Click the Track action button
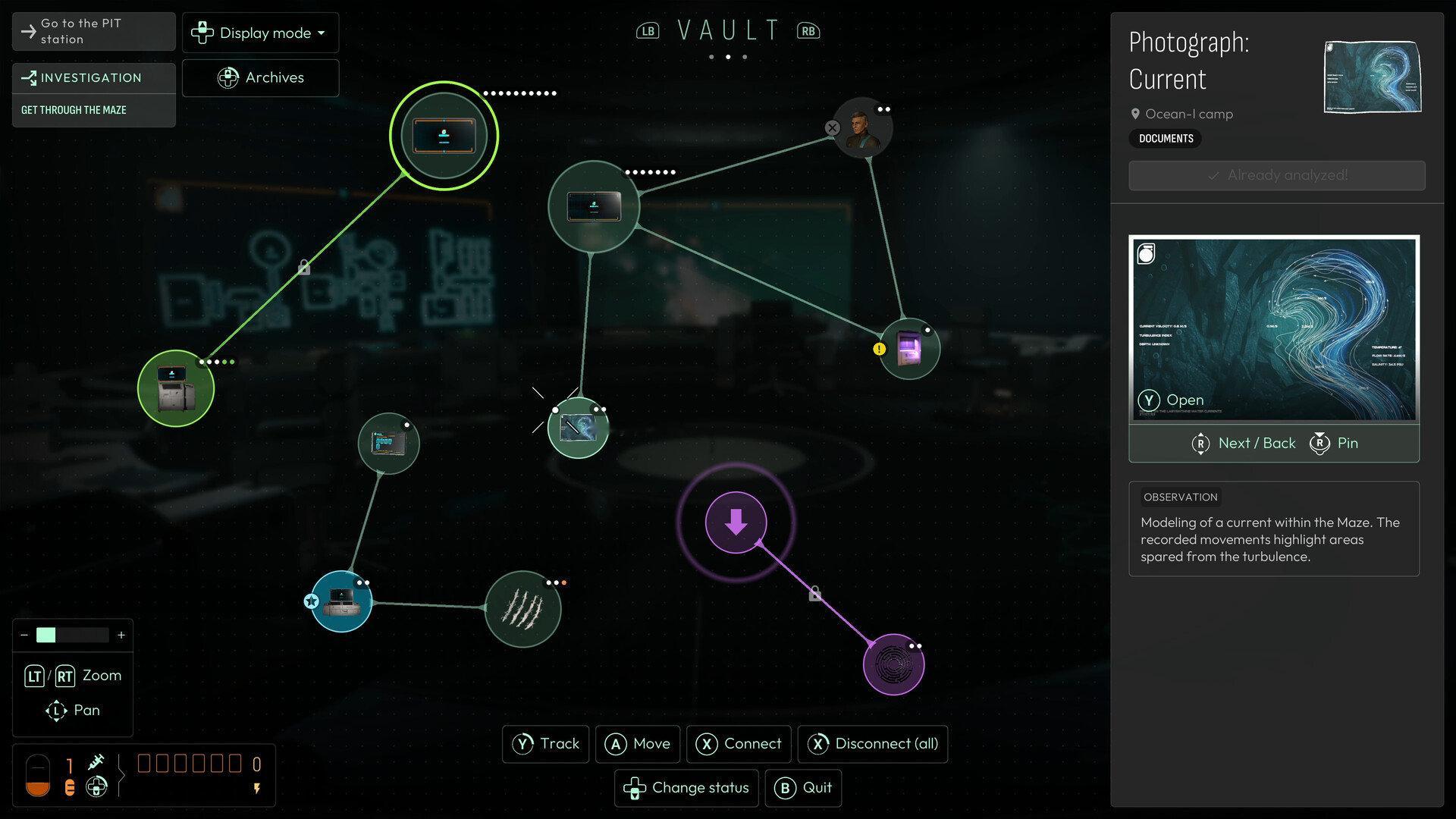1456x819 pixels. coord(545,744)
